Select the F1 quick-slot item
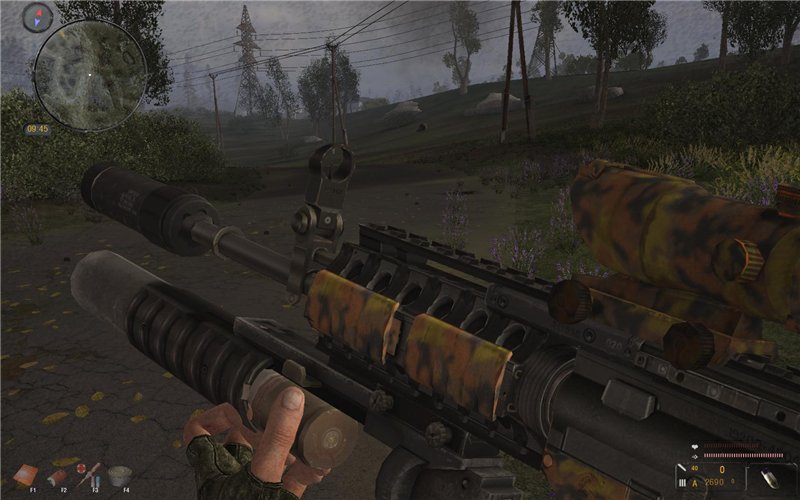800x500 pixels. (x=27, y=474)
